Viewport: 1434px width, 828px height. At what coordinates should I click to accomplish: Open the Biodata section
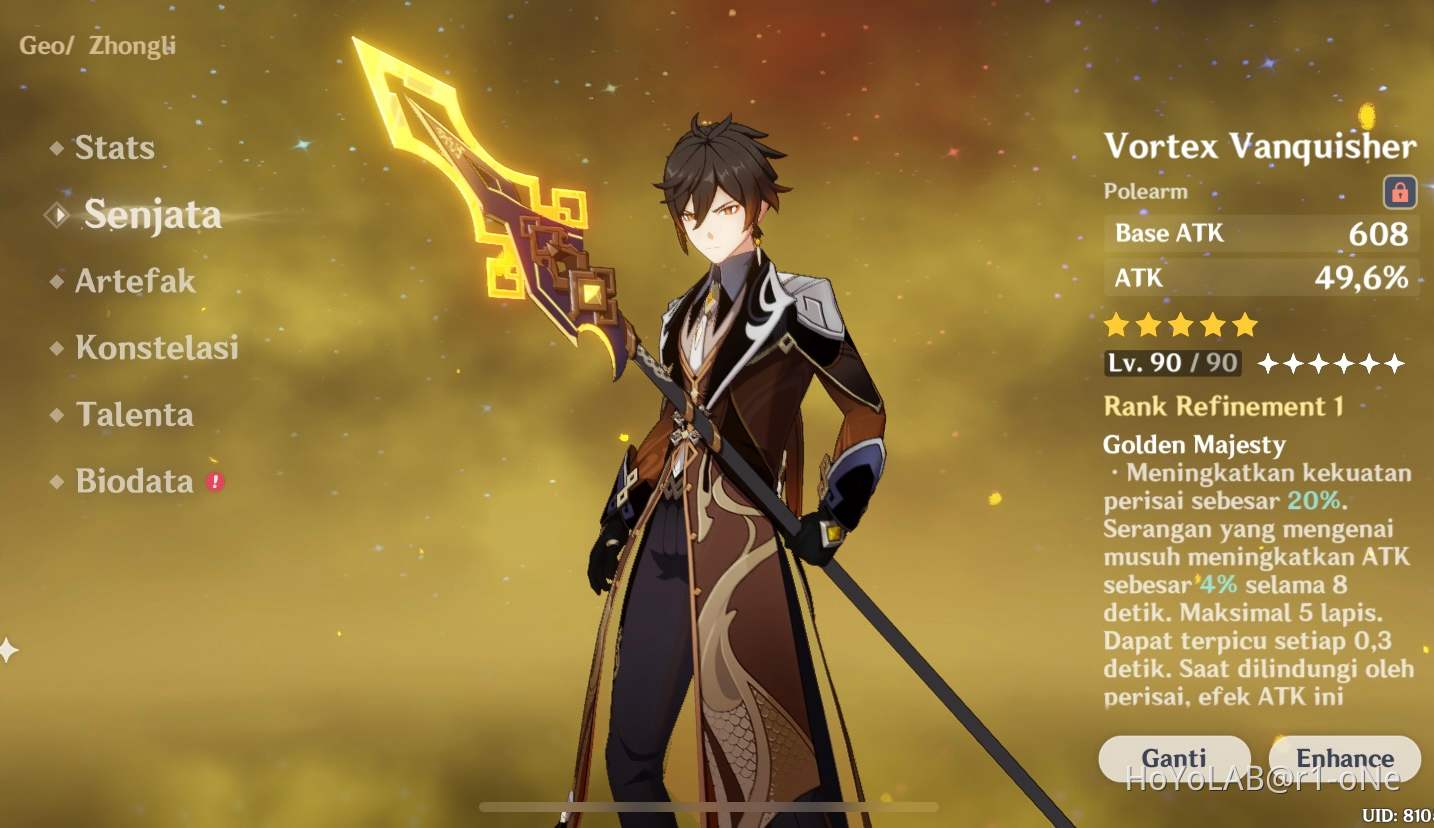pos(133,481)
